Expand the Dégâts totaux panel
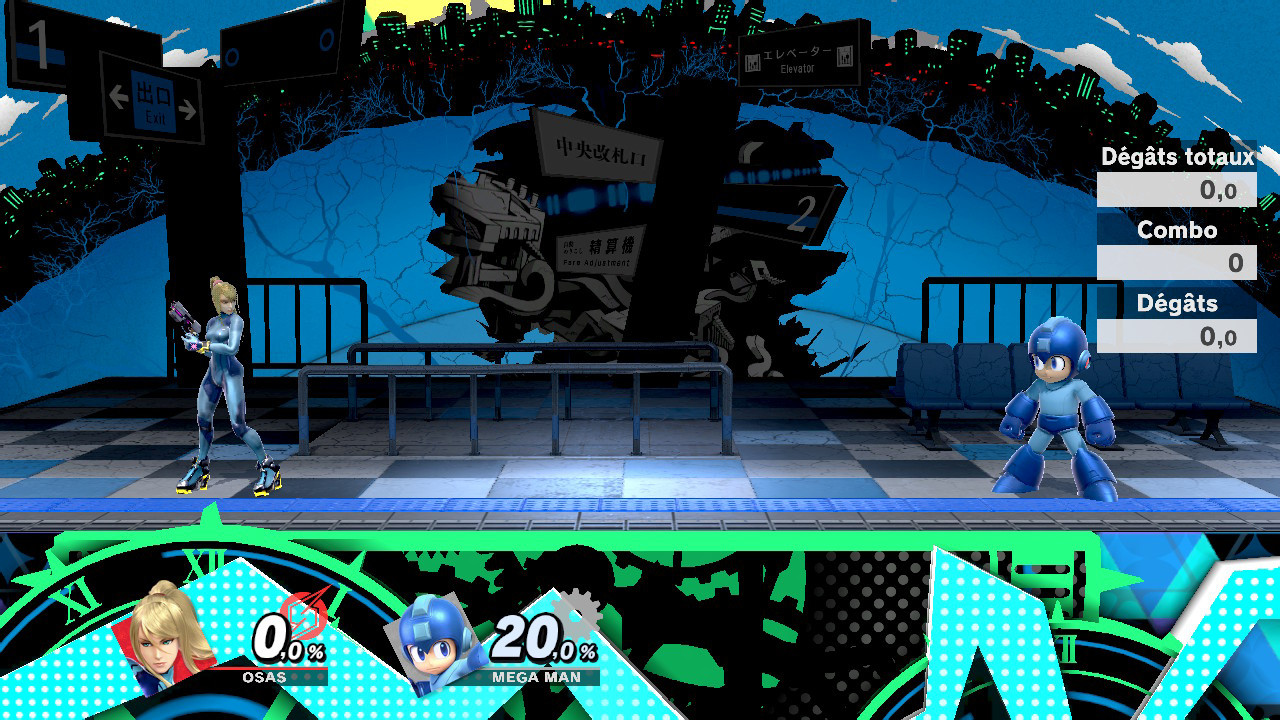The height and width of the screenshot is (720, 1280). coord(1178,157)
